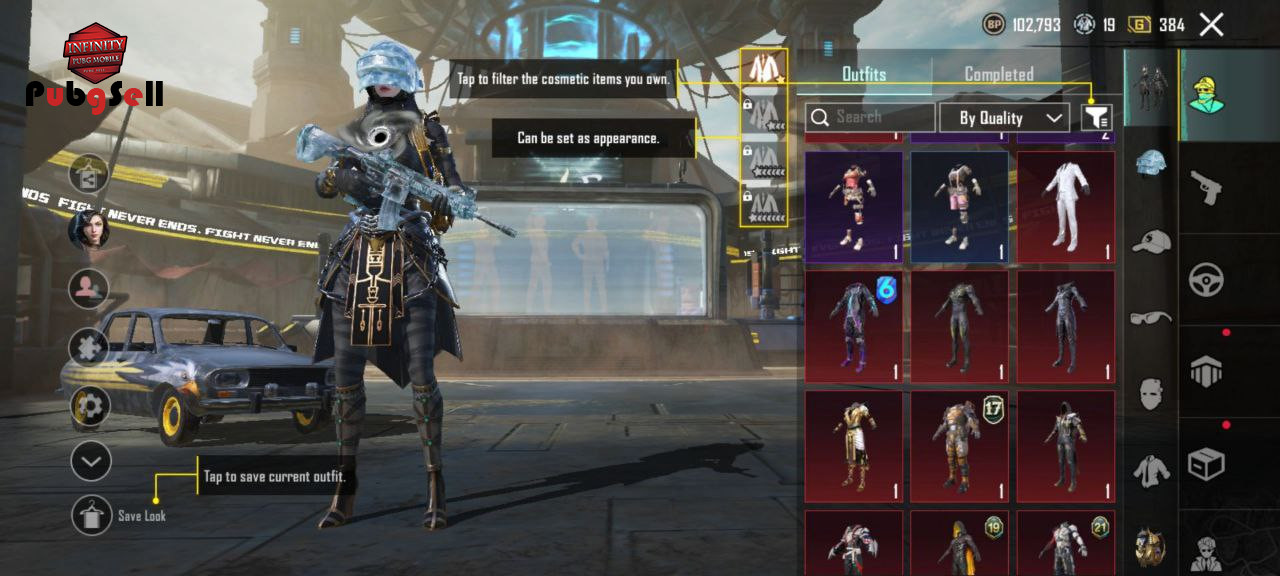The width and height of the screenshot is (1280, 576).
Task: Show the steering wheel vehicle category
Action: pos(1206,280)
